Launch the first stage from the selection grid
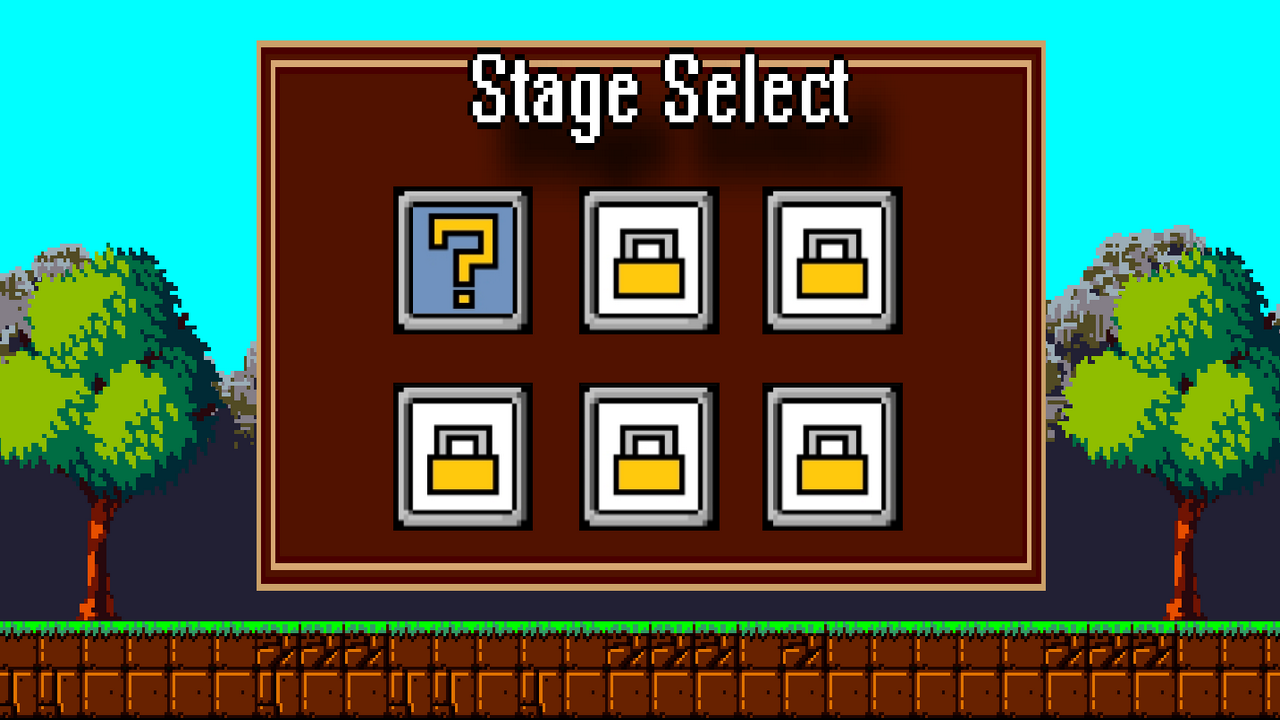Screen dimensions: 1280x720 [463, 259]
